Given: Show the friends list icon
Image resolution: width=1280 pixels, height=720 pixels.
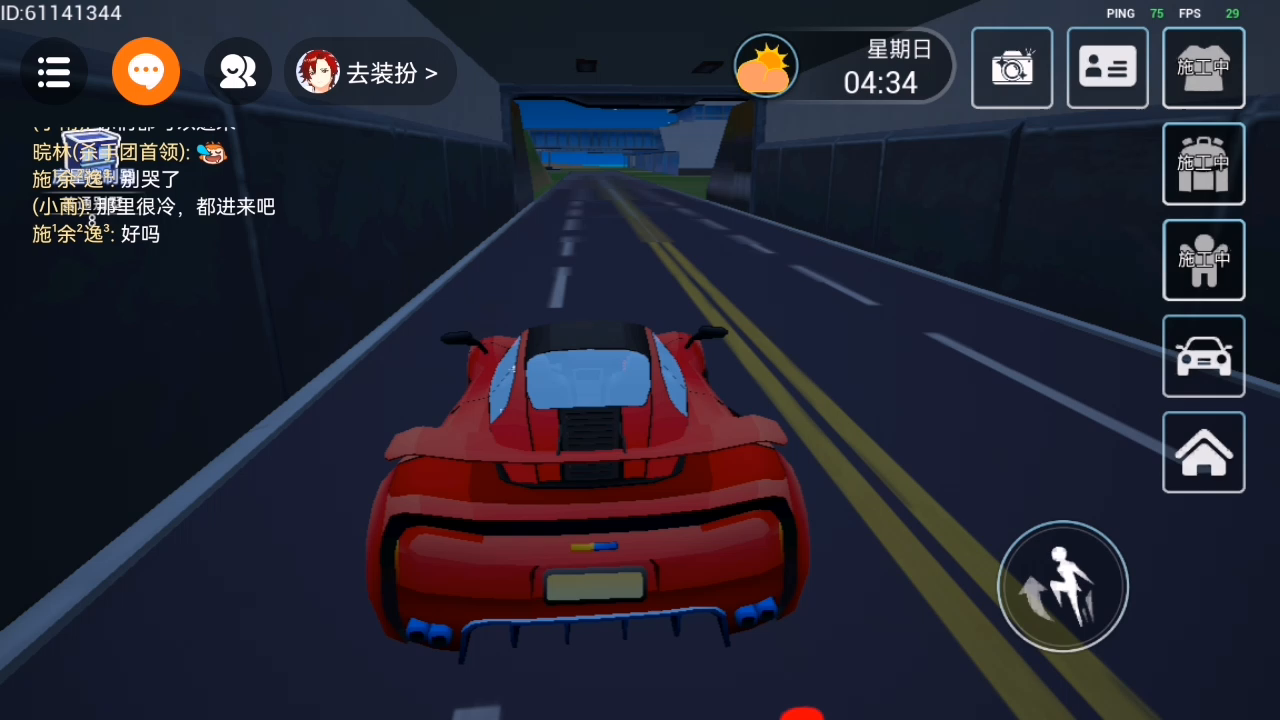Looking at the screenshot, I should tap(238, 71).
